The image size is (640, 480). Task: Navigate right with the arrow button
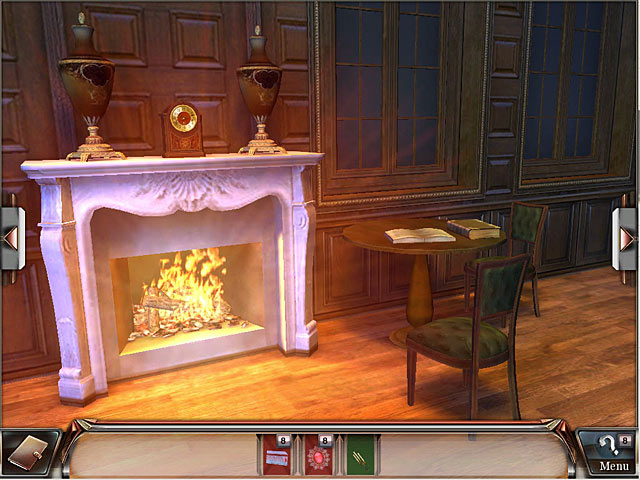tap(627, 238)
